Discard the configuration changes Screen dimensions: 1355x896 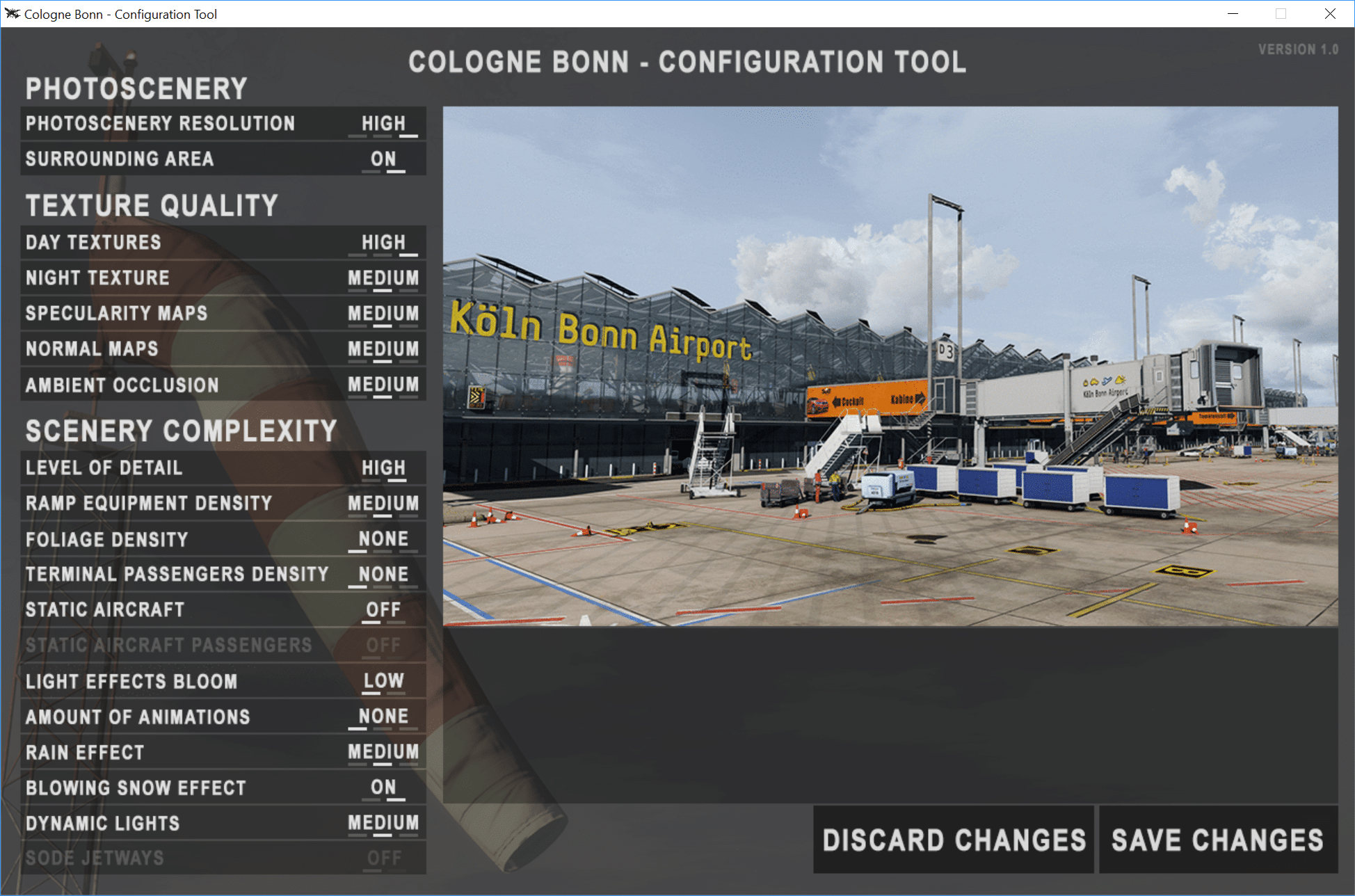[x=954, y=840]
